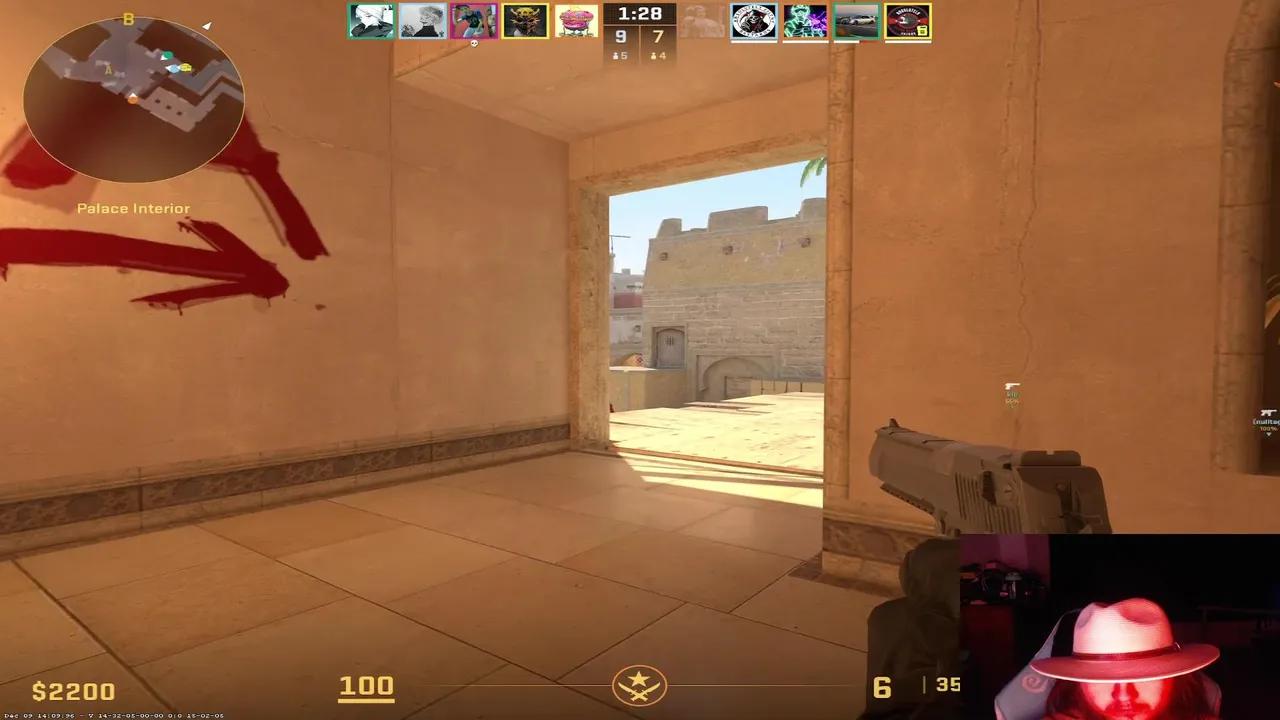Click the health value showing 100
1280x720 pixels.
point(367,687)
